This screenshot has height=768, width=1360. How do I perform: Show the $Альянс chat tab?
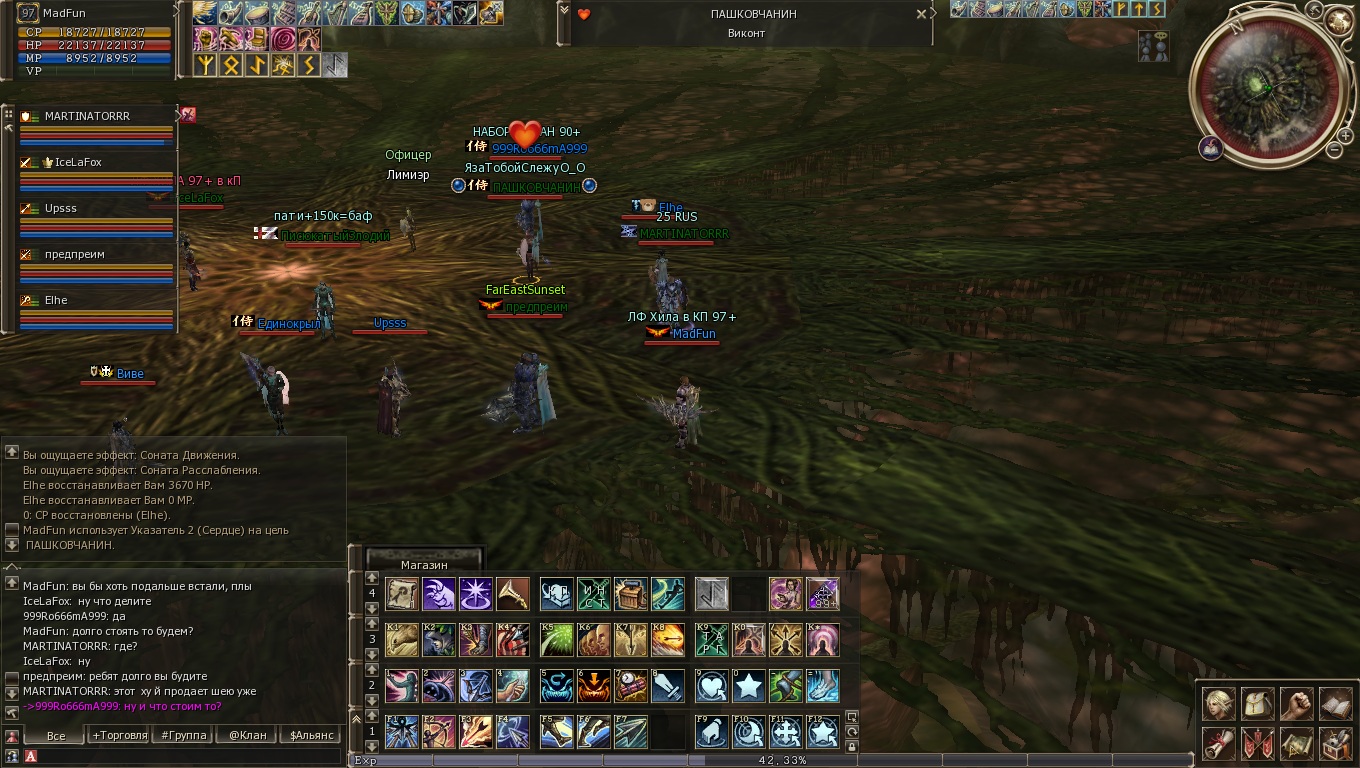point(310,735)
